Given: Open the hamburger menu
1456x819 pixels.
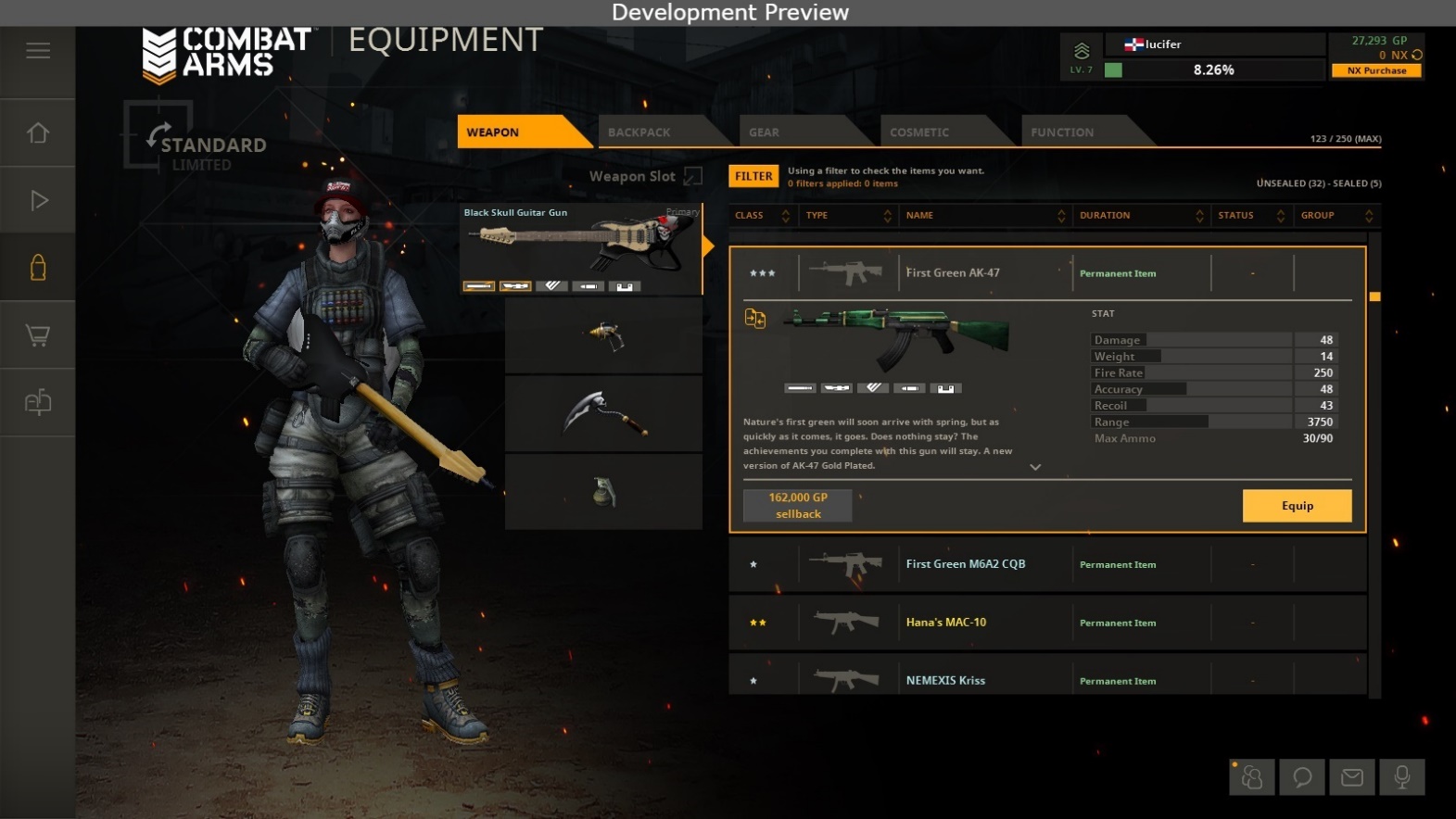Looking at the screenshot, I should (38, 51).
